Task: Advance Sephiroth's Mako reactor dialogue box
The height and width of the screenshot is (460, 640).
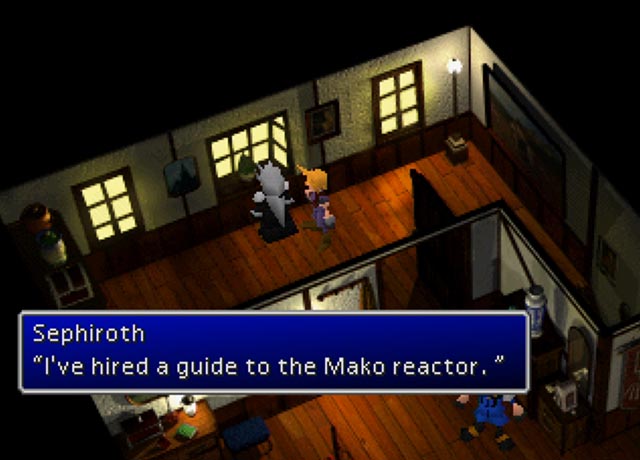Action: 273,351
